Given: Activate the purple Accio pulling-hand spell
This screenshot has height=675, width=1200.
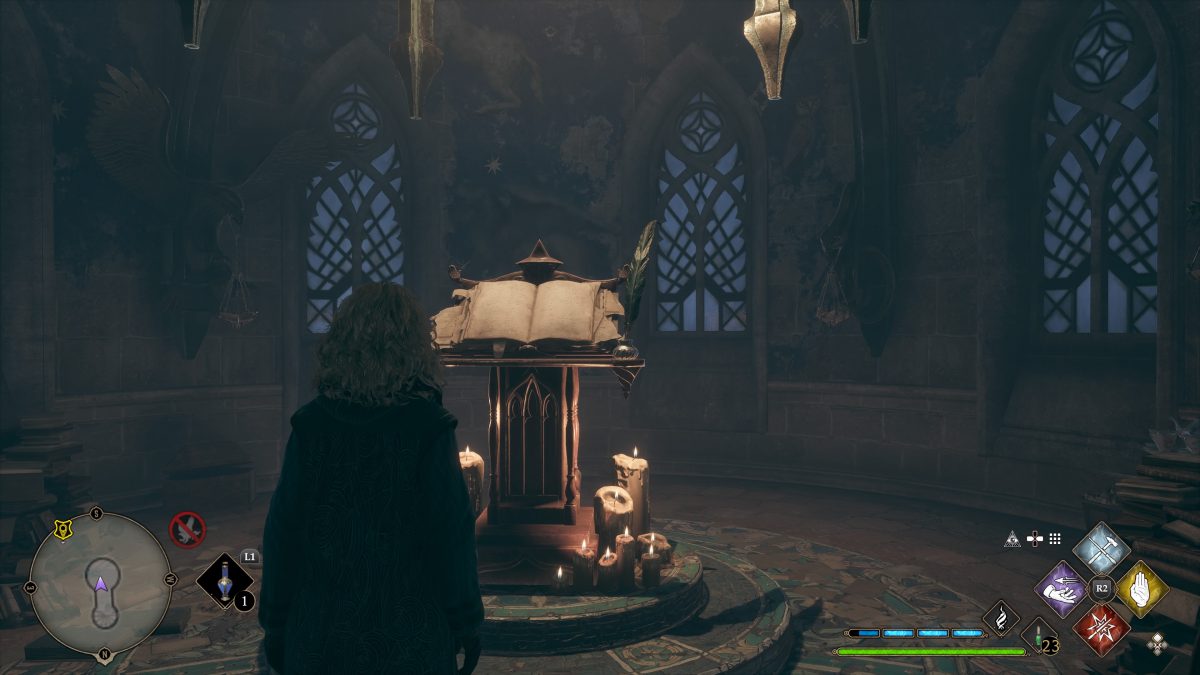Looking at the screenshot, I should [x=1061, y=588].
